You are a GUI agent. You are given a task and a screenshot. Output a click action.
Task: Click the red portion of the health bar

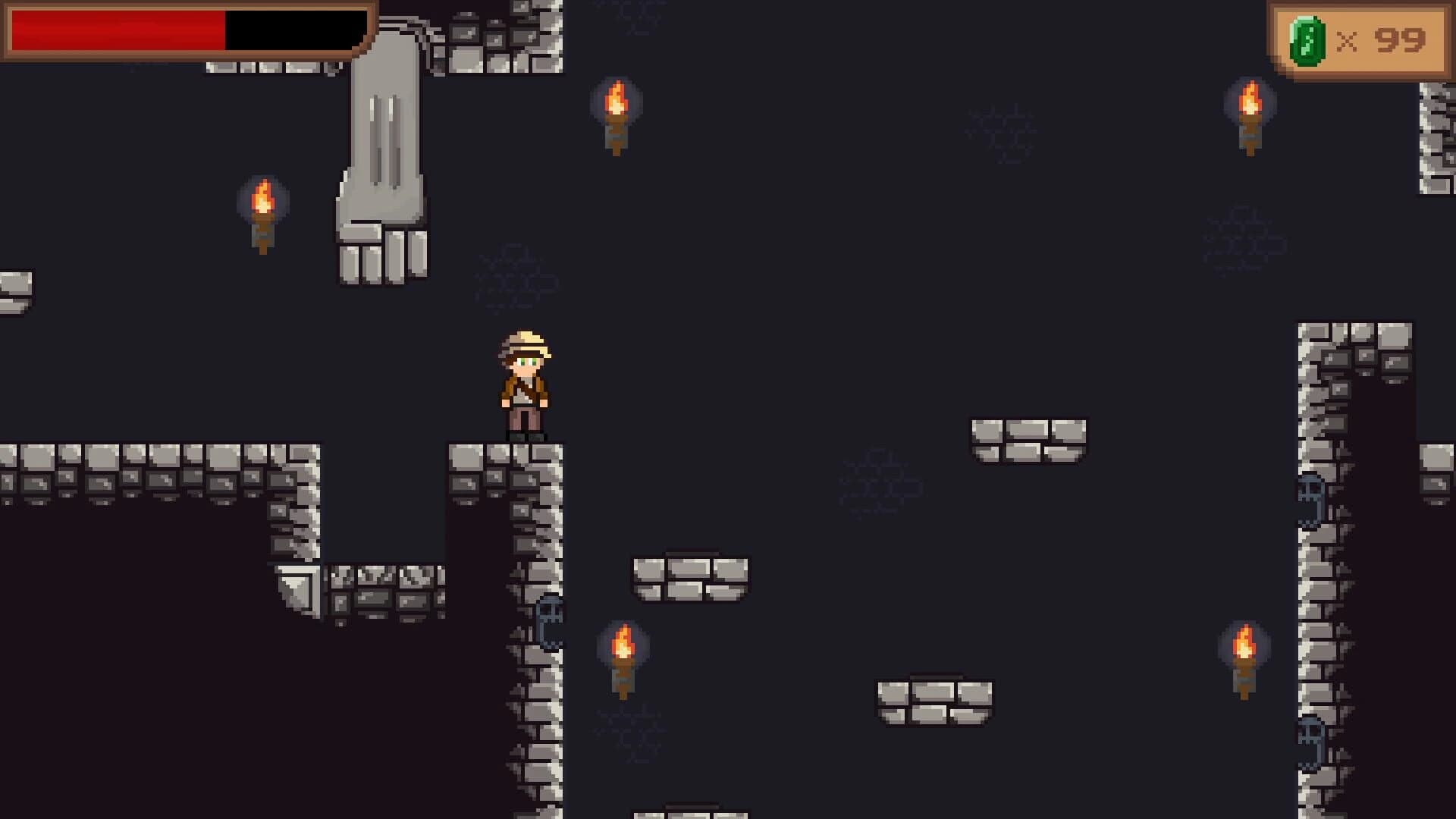[x=114, y=30]
